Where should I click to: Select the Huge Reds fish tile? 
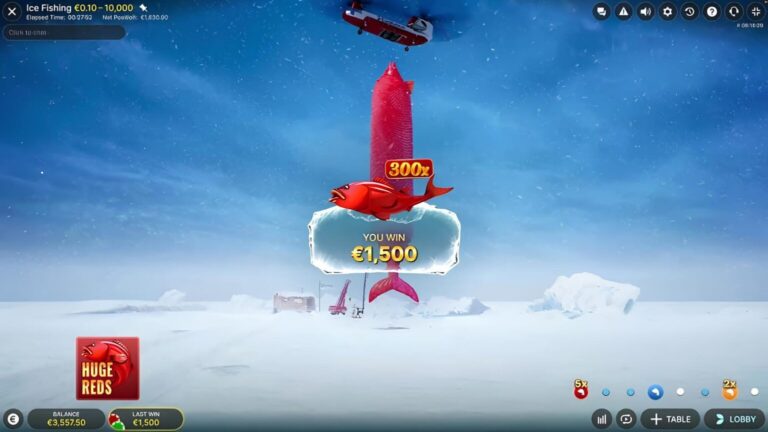tap(108, 368)
